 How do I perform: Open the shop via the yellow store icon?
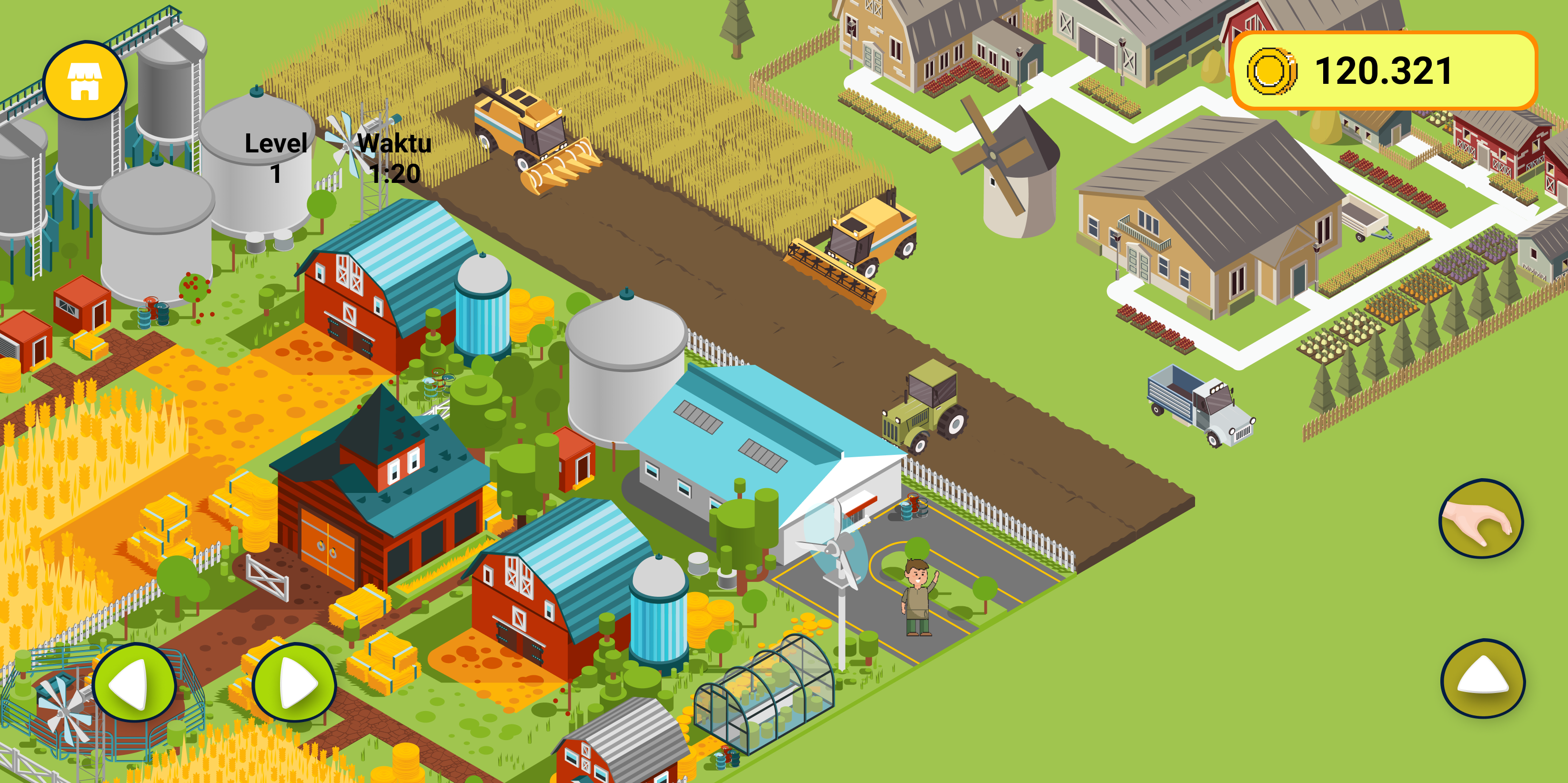tap(85, 80)
